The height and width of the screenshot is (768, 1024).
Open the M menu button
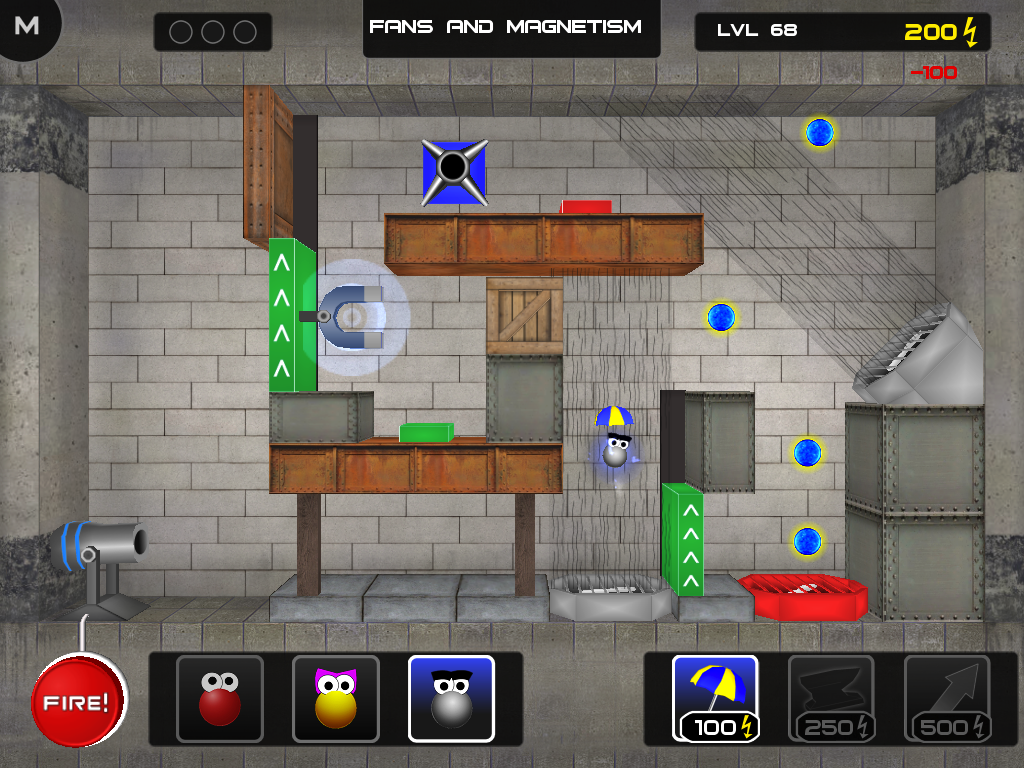pos(27,26)
